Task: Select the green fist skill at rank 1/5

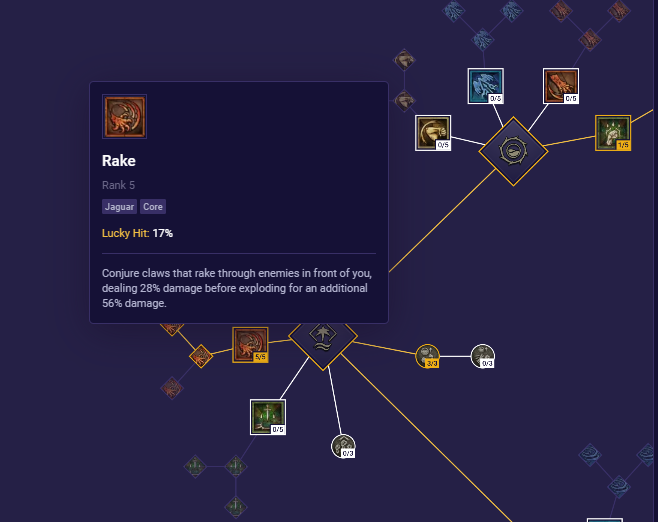Action: [x=613, y=133]
